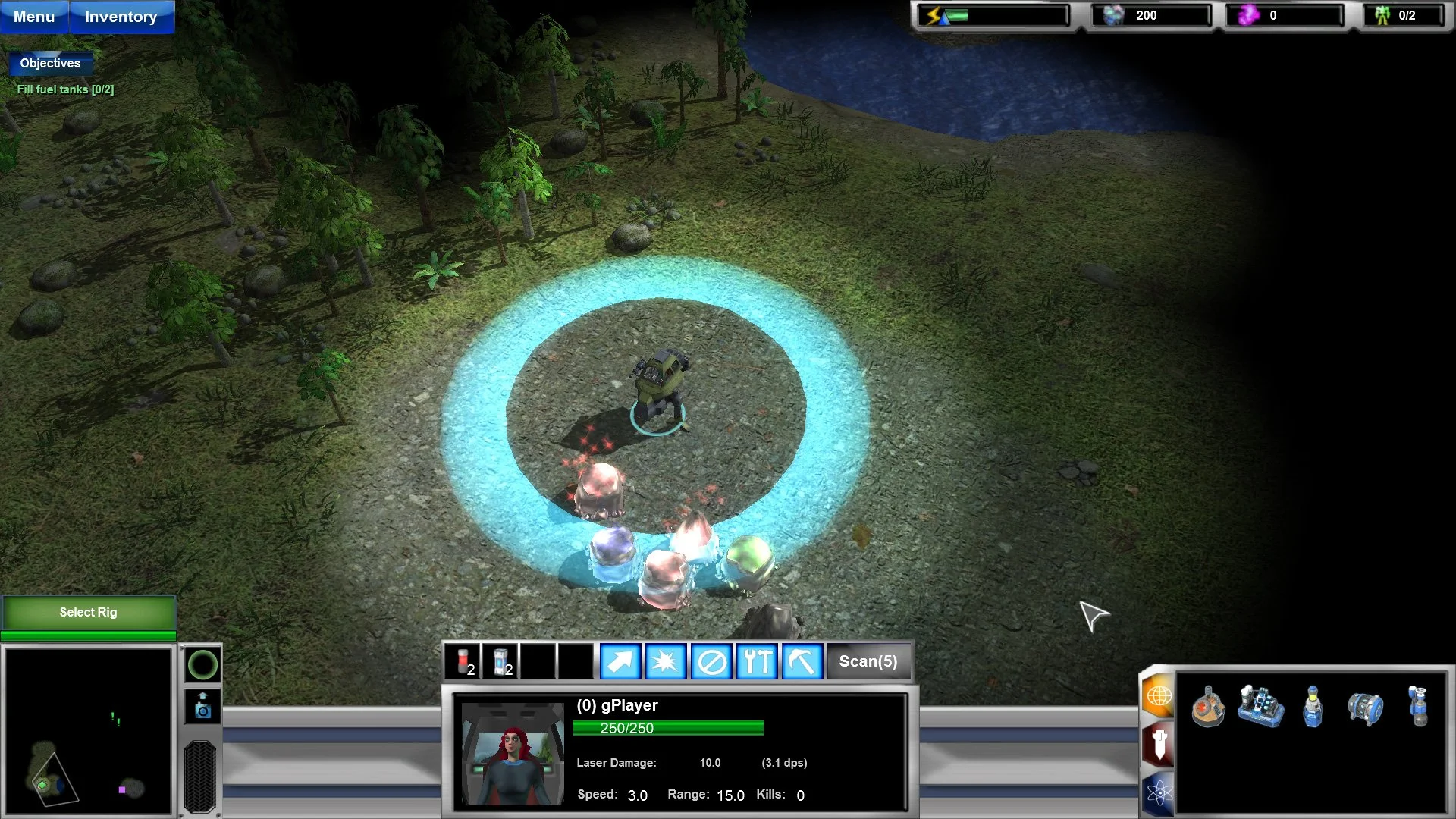Switch to the blue atom build tab
This screenshot has height=819, width=1456.
(1159, 793)
